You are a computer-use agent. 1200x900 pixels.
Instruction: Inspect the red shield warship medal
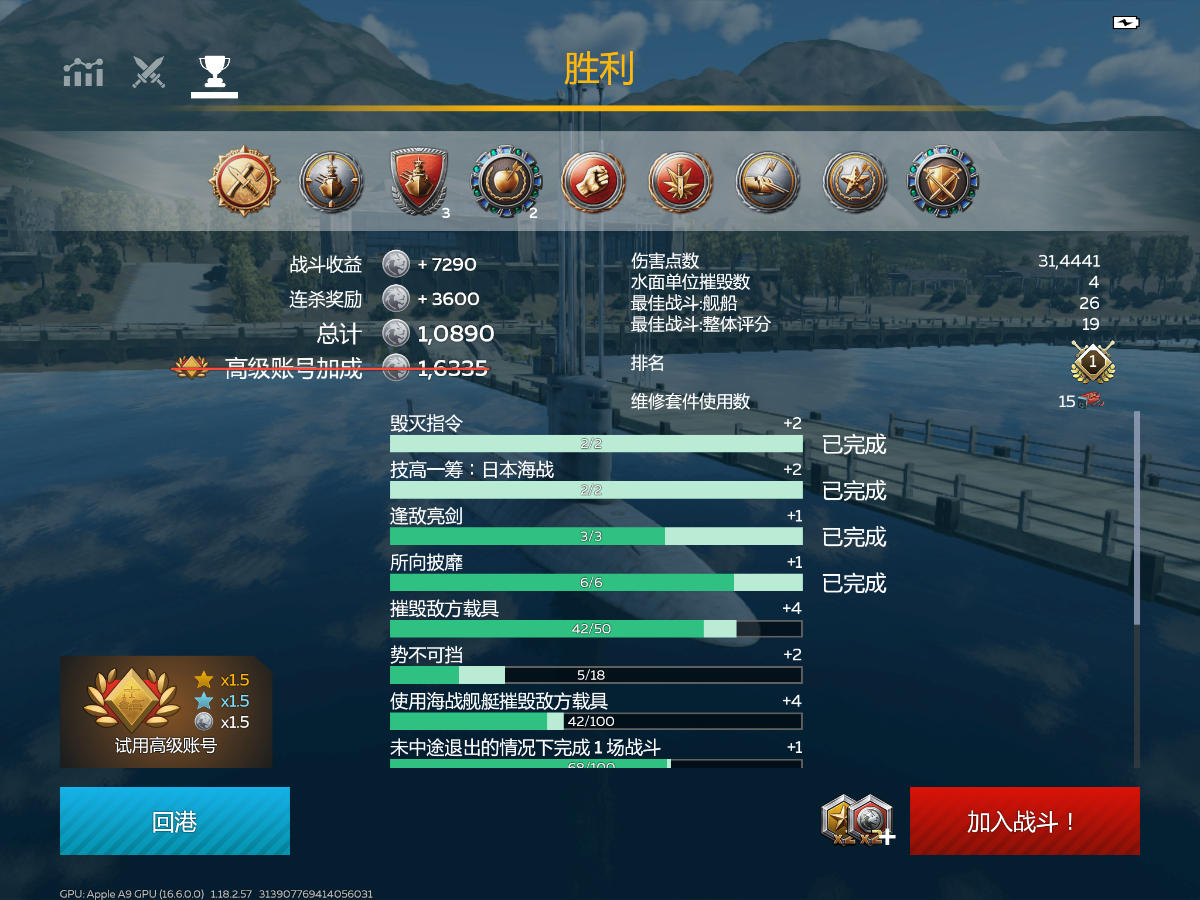click(418, 181)
